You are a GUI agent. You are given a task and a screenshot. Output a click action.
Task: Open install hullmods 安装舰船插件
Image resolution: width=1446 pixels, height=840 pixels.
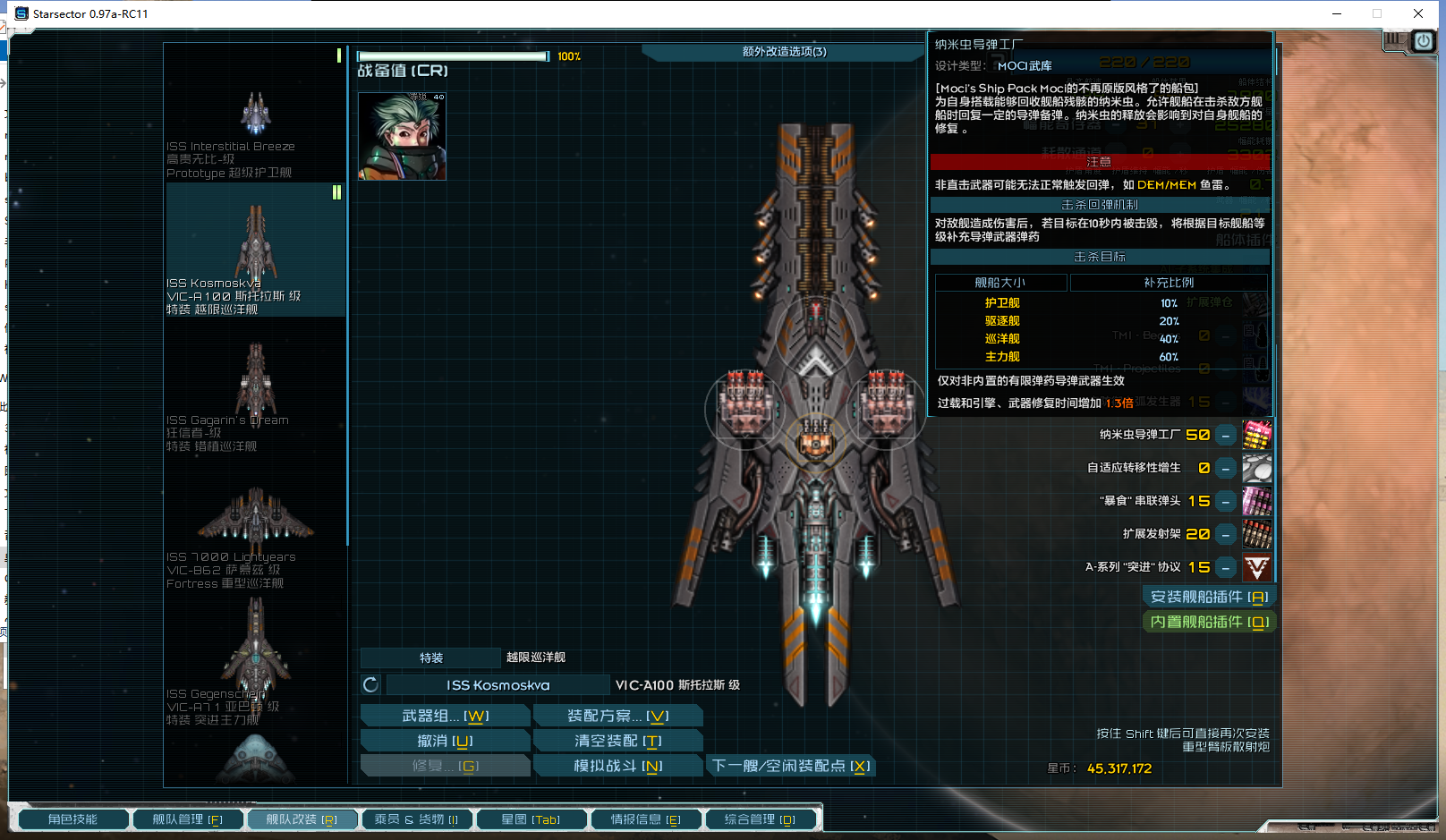pos(1208,597)
